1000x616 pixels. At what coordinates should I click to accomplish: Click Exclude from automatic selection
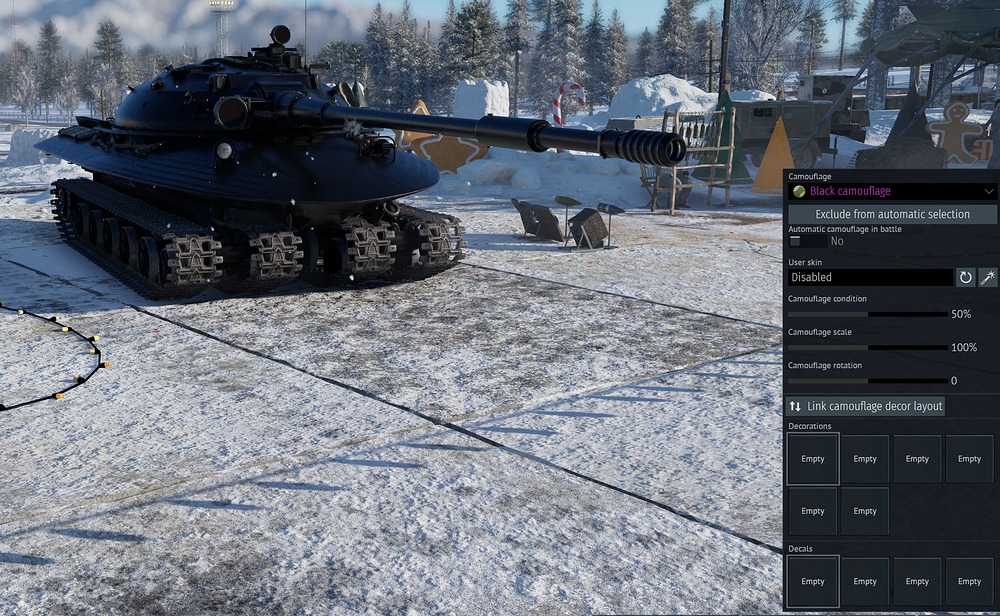pyautogui.click(x=892, y=214)
